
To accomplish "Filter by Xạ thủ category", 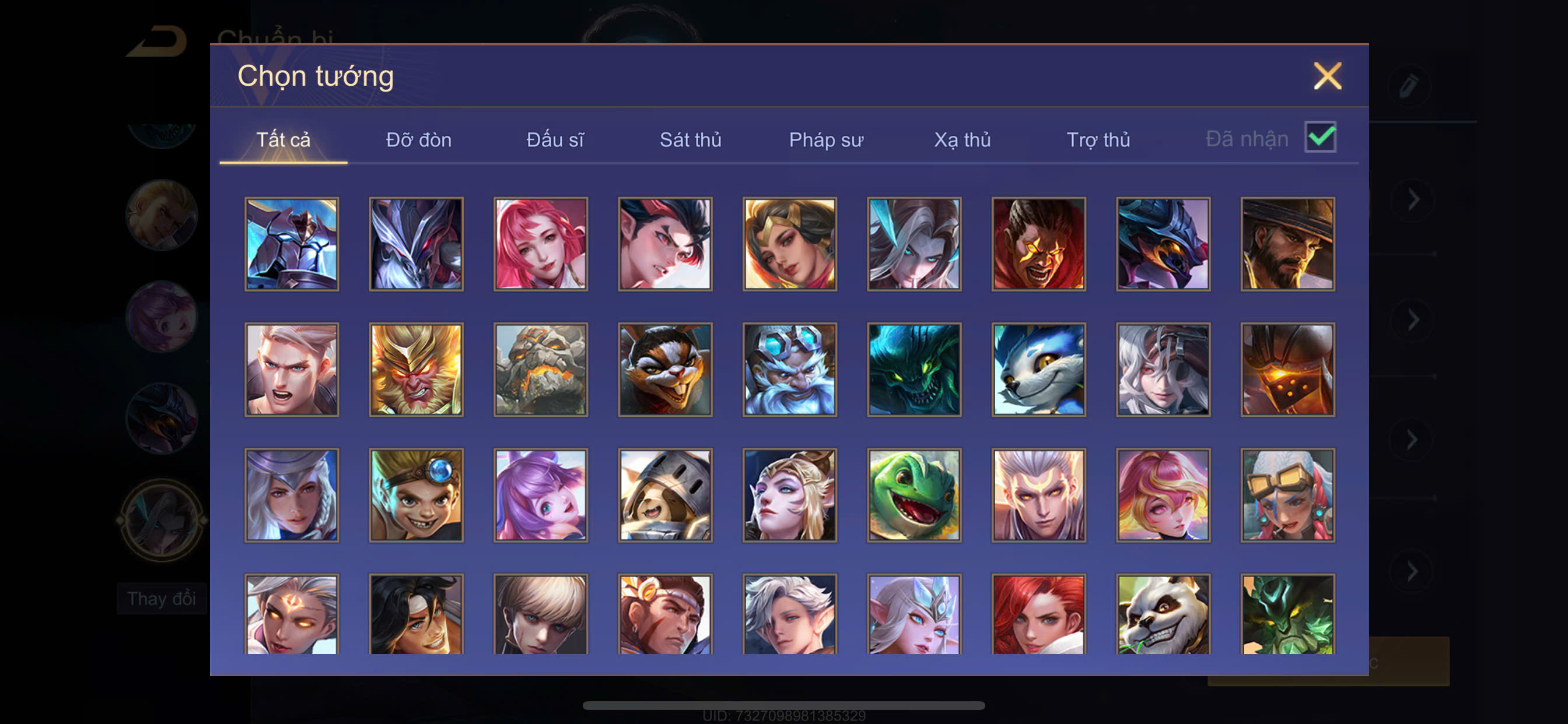I will click(x=962, y=140).
